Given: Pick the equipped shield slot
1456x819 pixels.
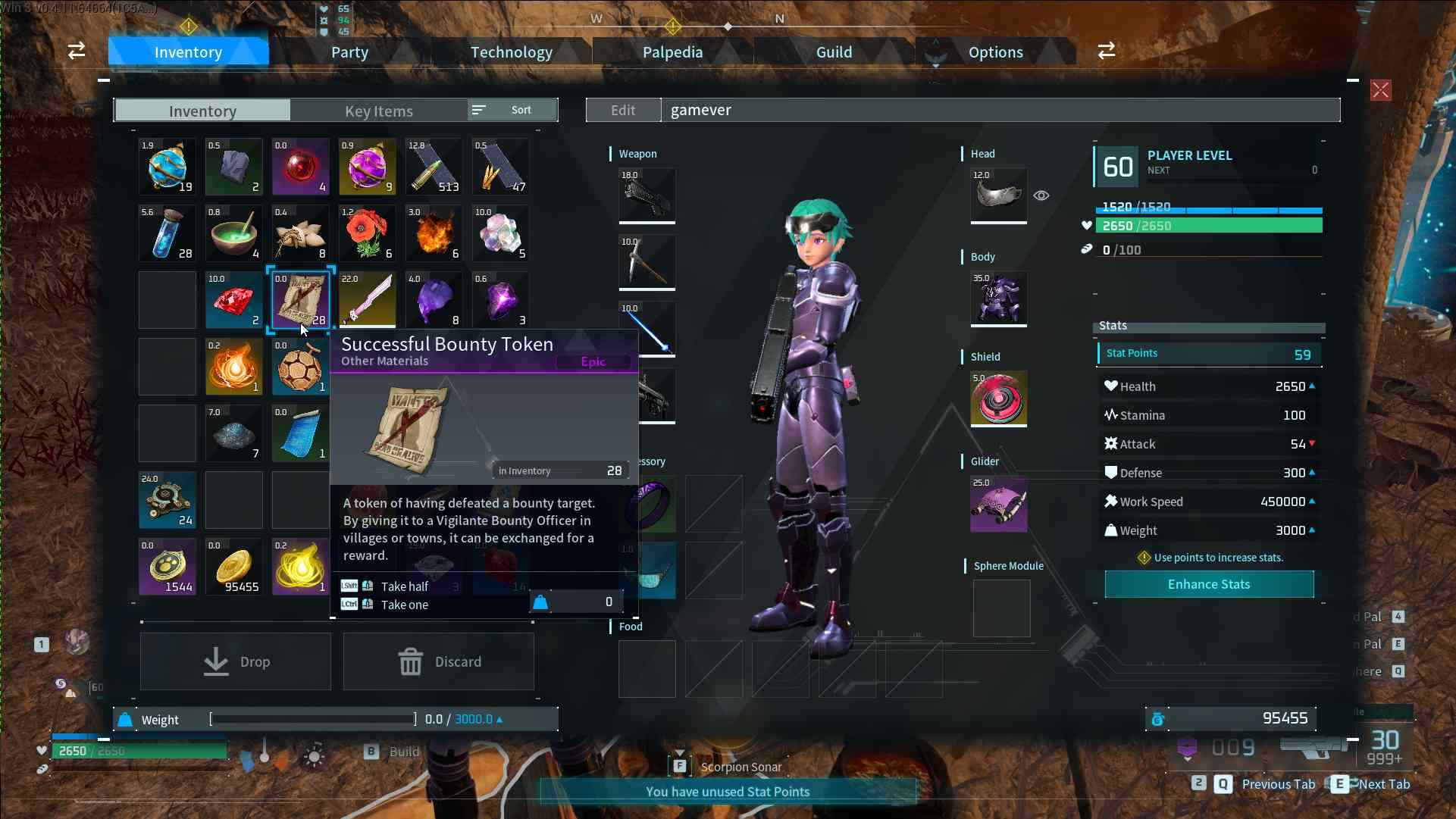Looking at the screenshot, I should pyautogui.click(x=999, y=399).
